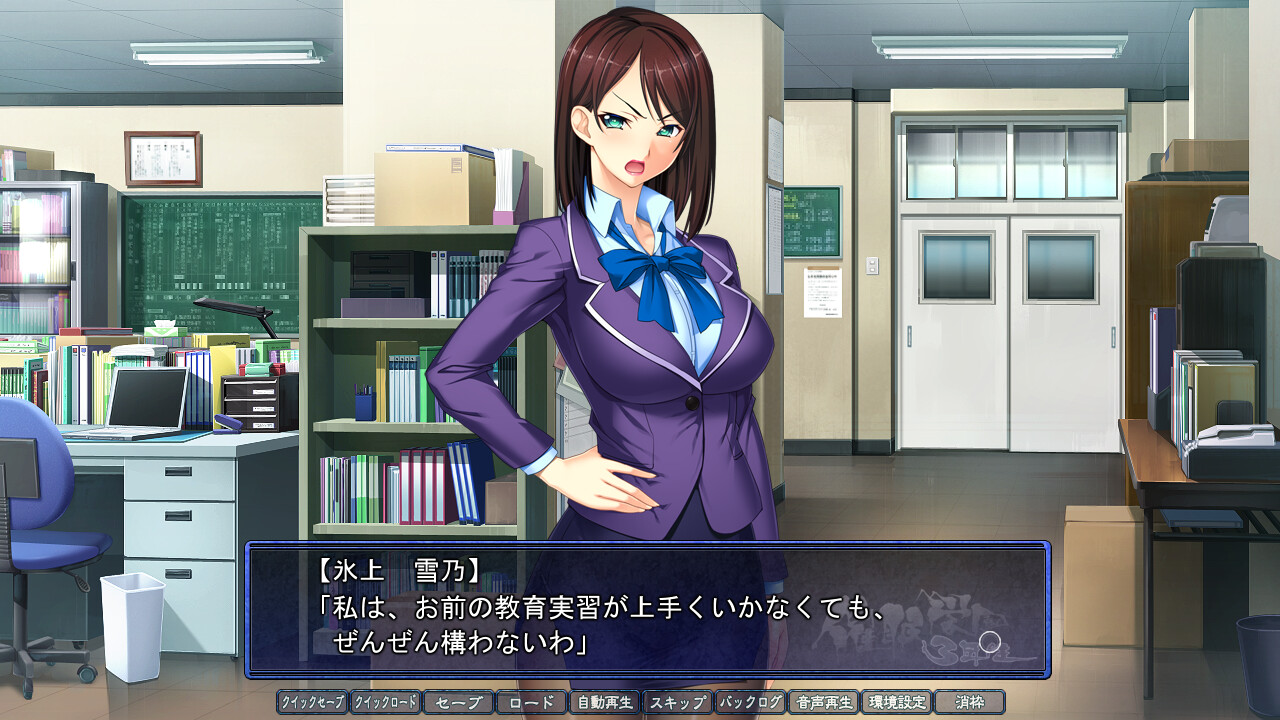Activate the スキップ skip button
The width and height of the screenshot is (1280, 720).
(677, 702)
